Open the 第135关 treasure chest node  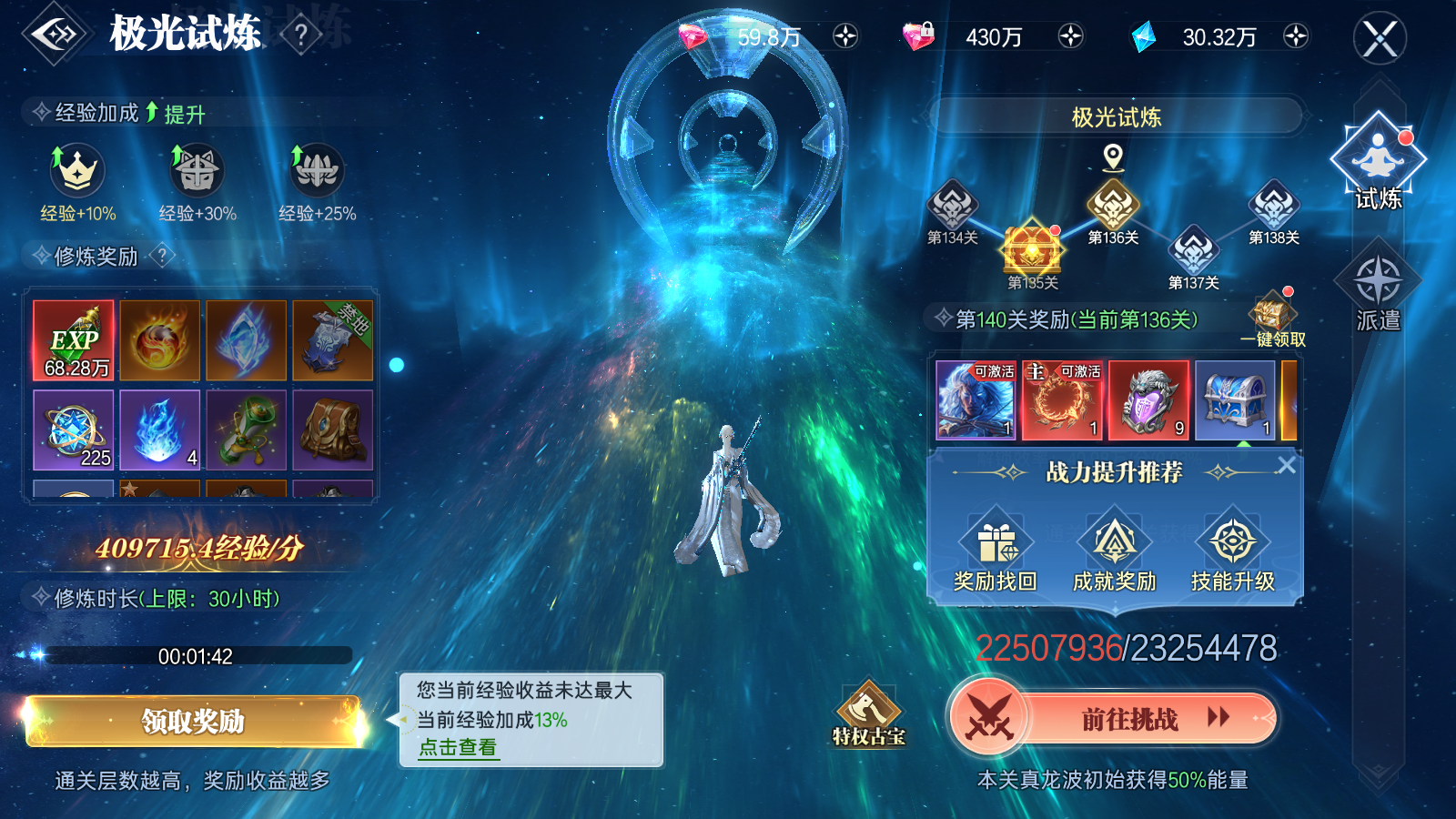[x=1033, y=250]
